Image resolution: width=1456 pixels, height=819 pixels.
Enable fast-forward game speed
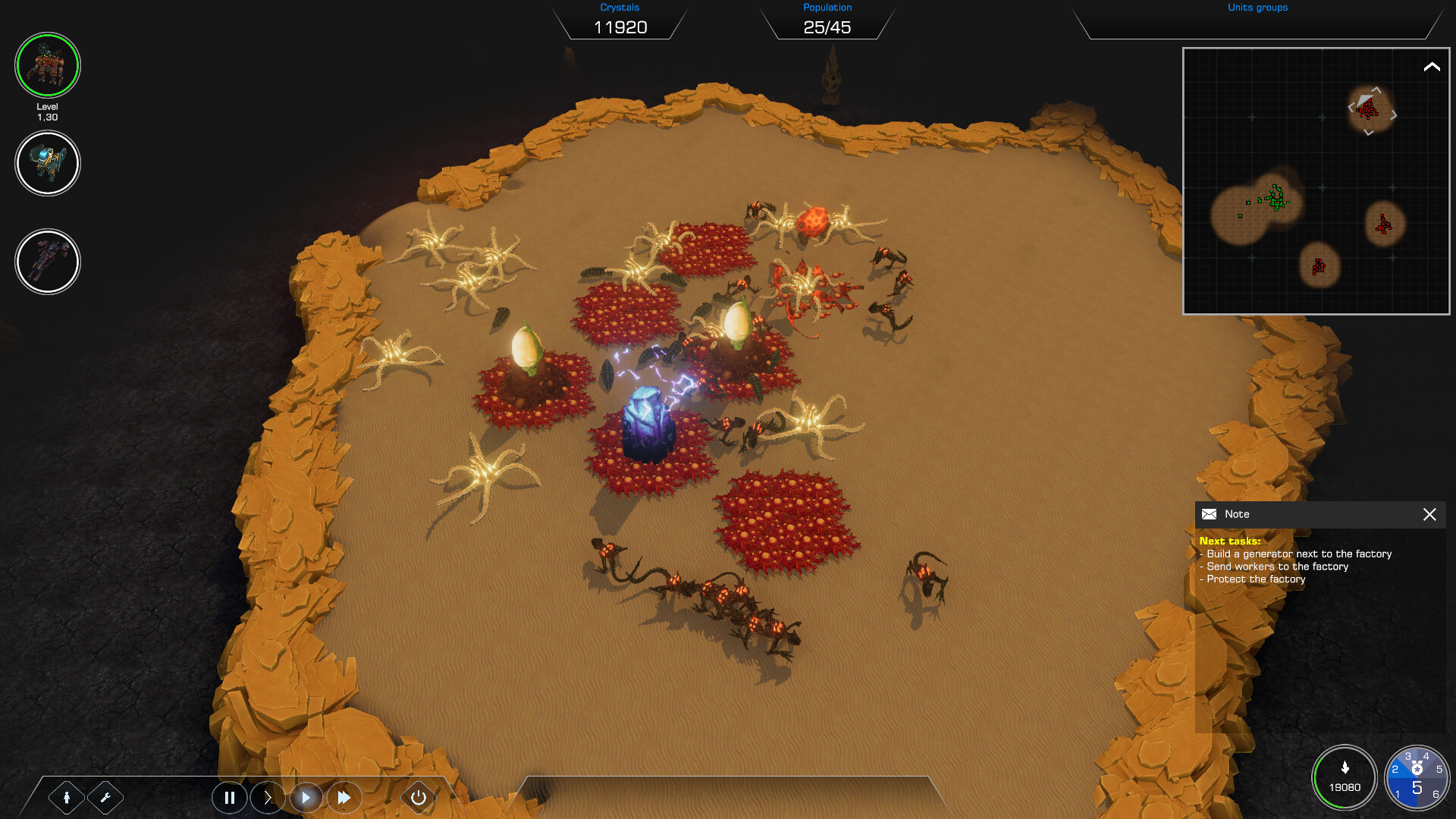click(344, 797)
